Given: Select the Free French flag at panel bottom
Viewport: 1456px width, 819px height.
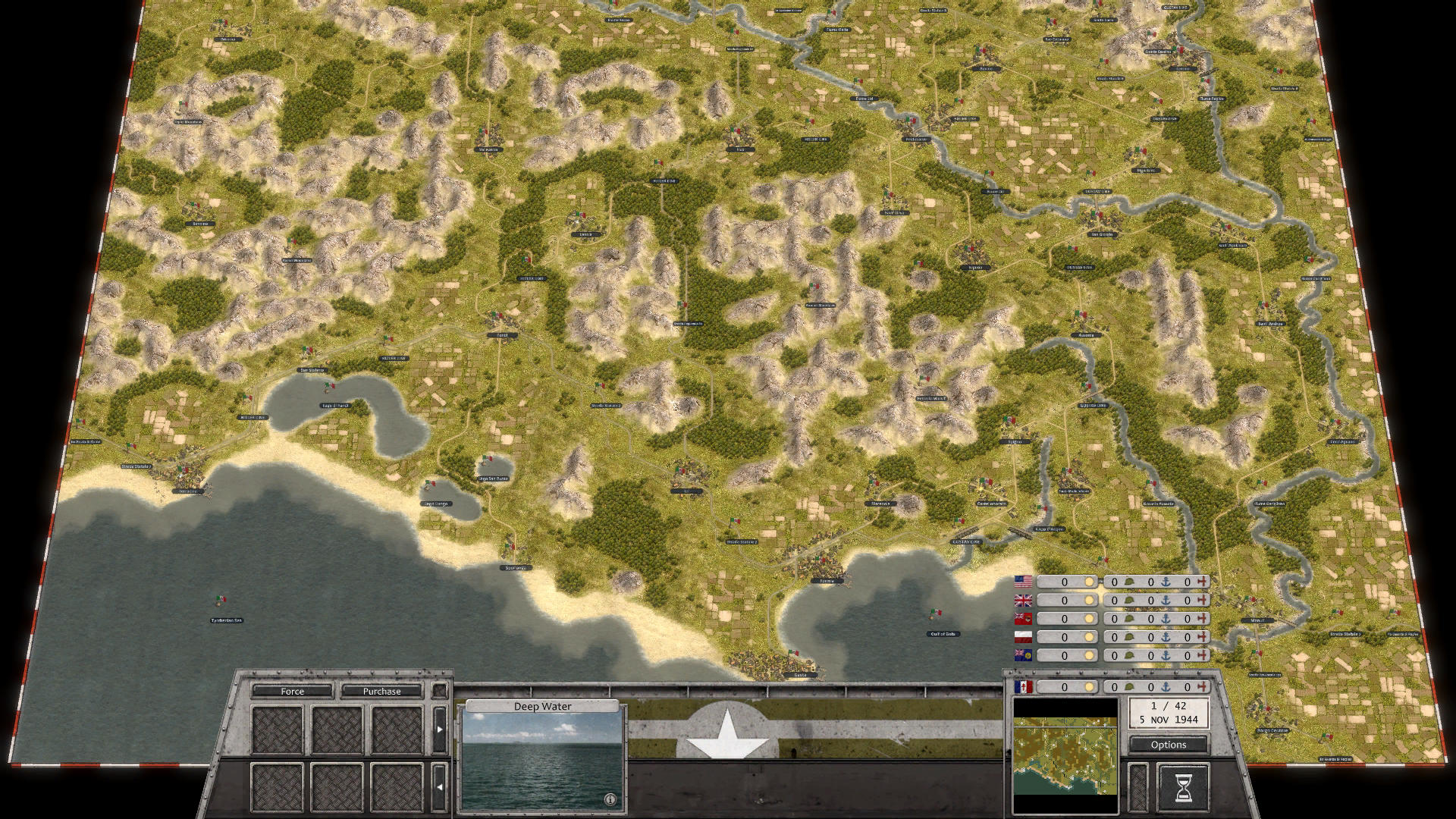Looking at the screenshot, I should pos(1024,686).
